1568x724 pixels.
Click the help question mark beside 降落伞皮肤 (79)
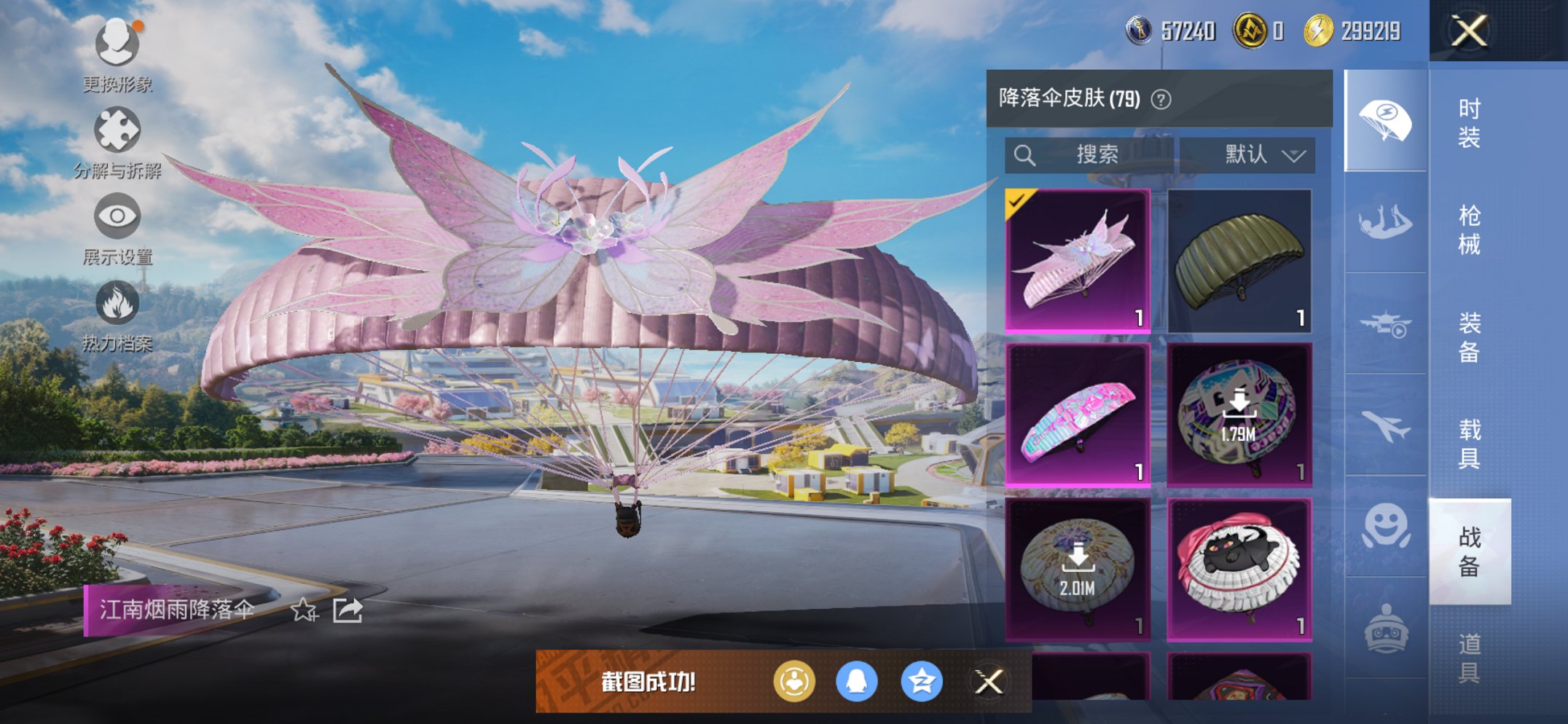[x=1162, y=100]
